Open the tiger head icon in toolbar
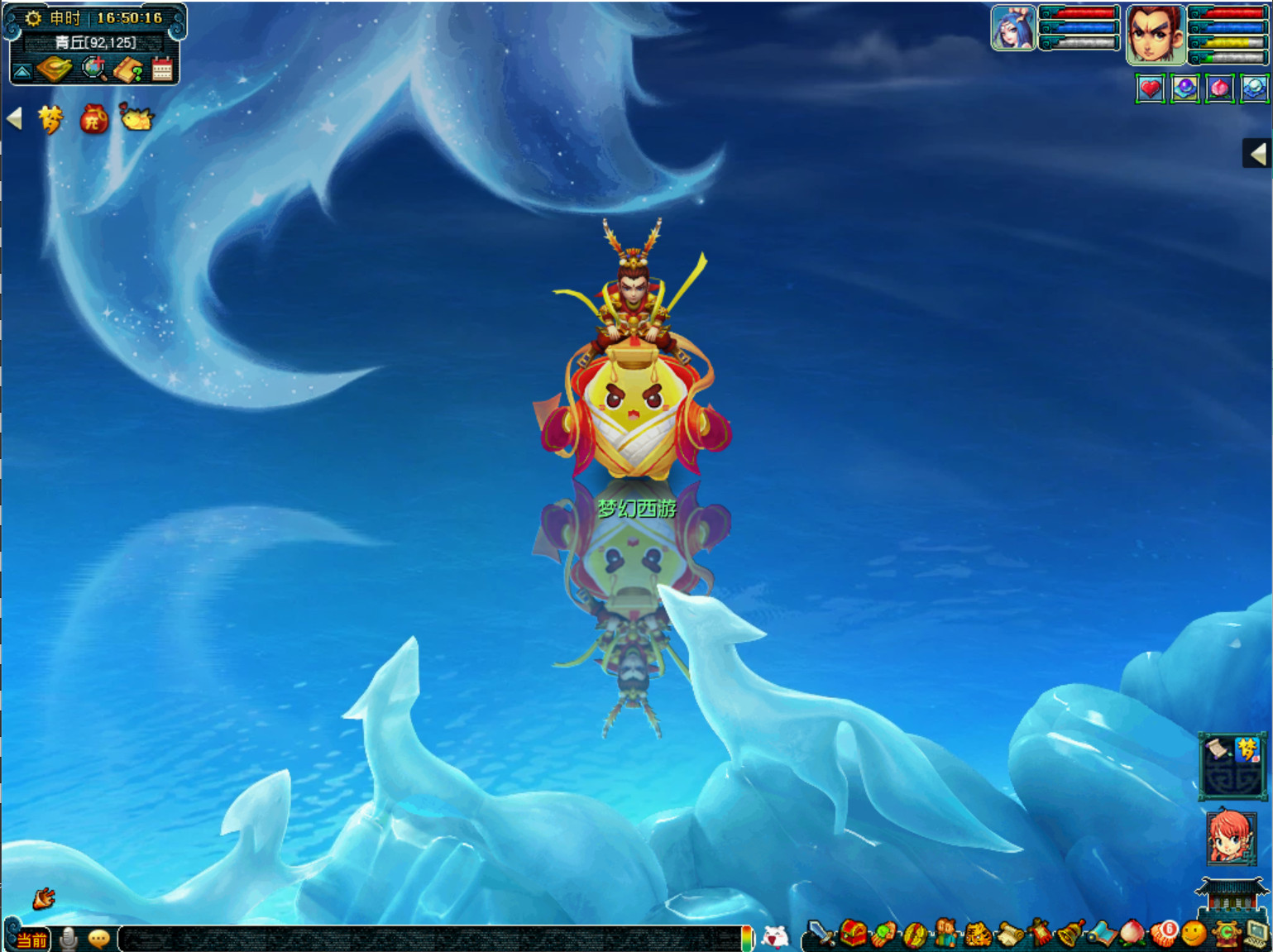The width and height of the screenshot is (1273, 952). click(979, 935)
